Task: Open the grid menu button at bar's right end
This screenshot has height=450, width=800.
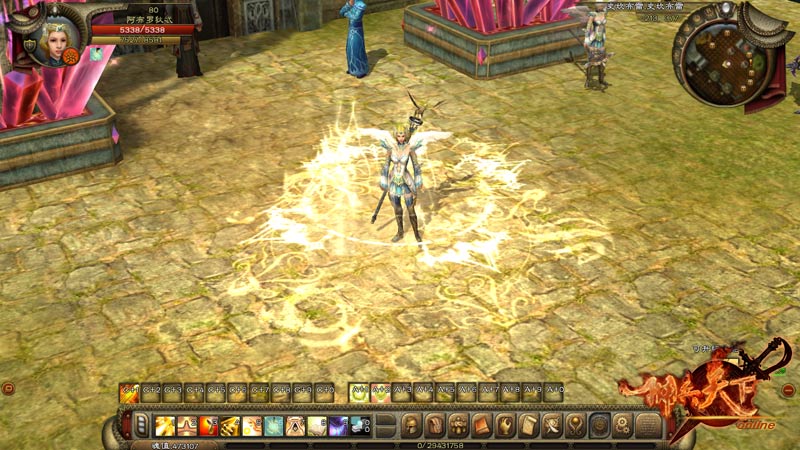Action: (647, 425)
